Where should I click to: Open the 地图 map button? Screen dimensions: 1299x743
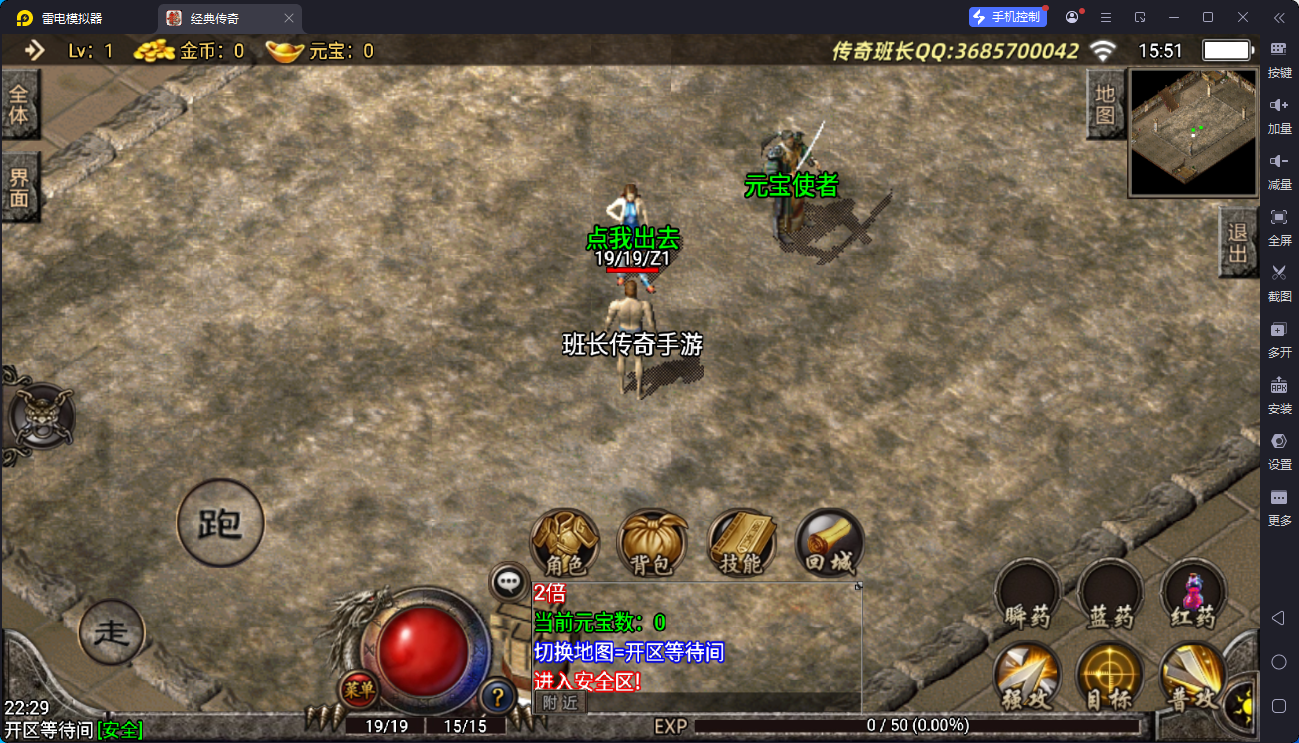click(x=1104, y=105)
